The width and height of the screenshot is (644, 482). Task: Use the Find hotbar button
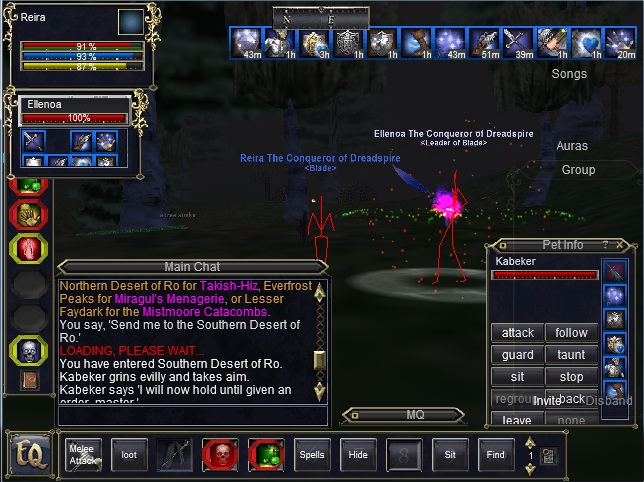(496, 454)
